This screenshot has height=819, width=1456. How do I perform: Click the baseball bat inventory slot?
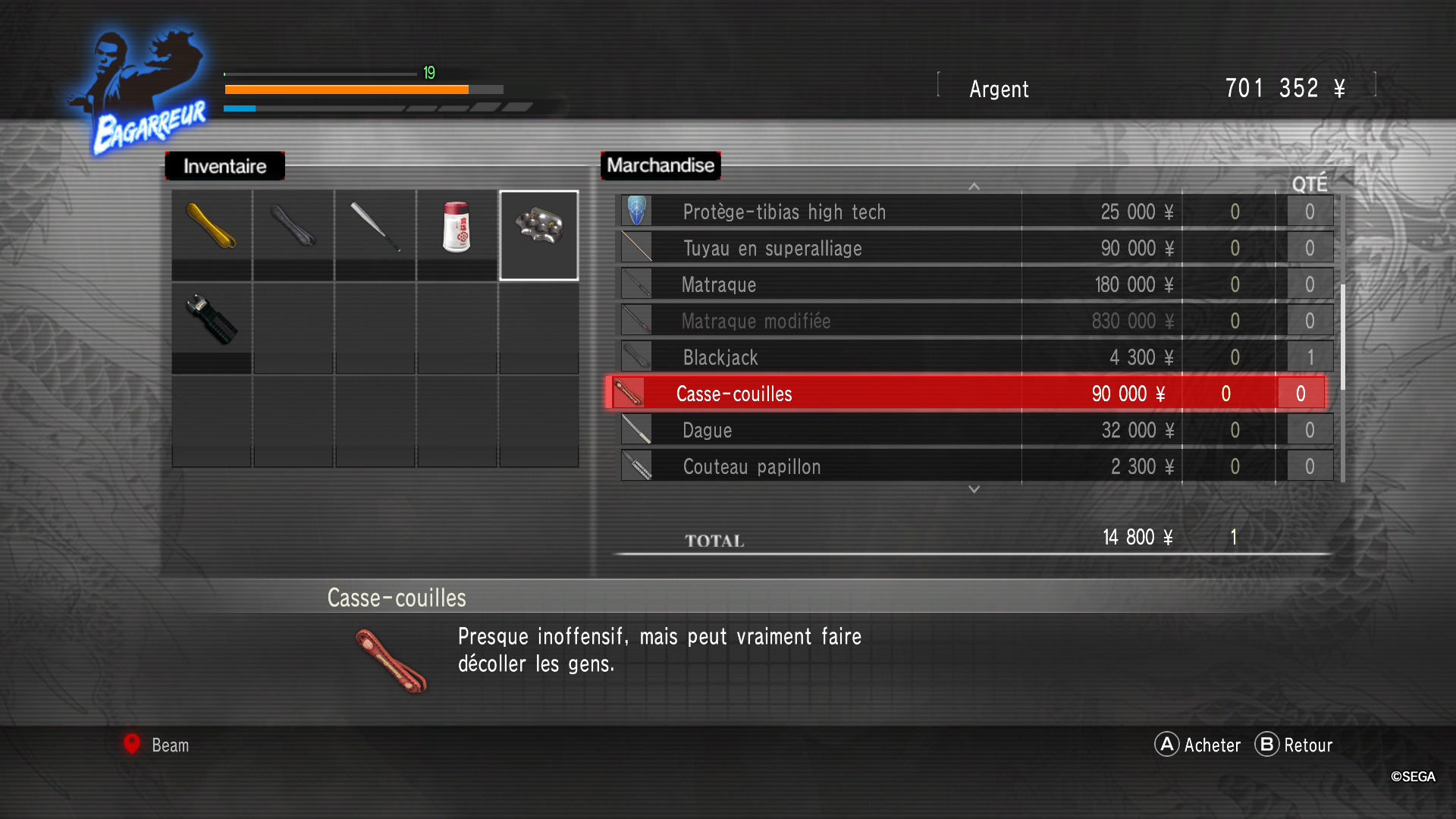click(x=375, y=227)
